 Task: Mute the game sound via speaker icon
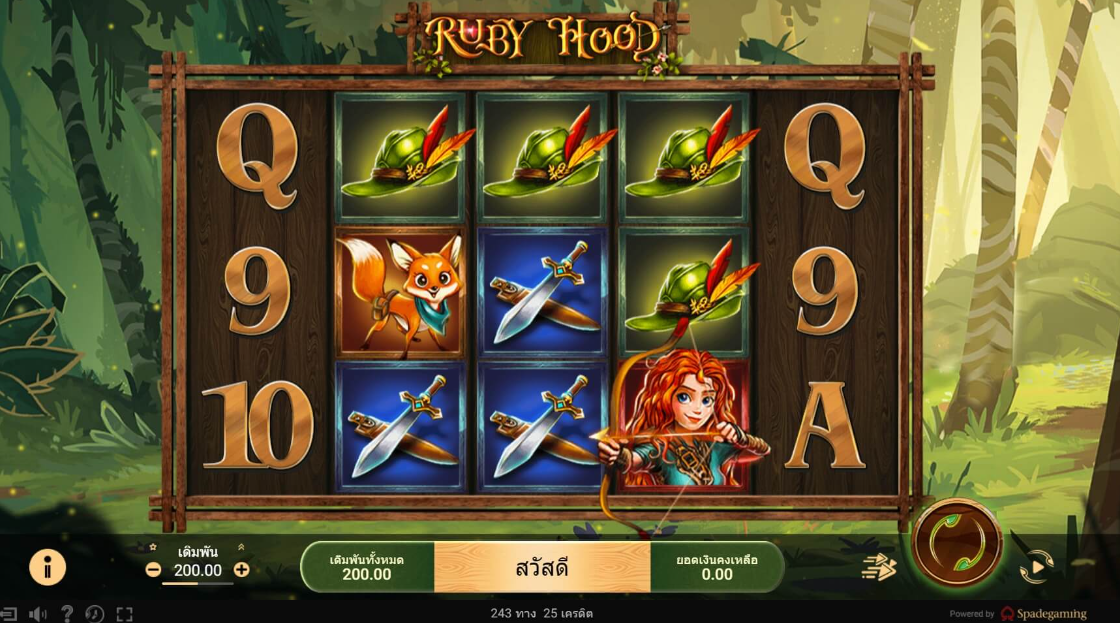[x=38, y=614]
